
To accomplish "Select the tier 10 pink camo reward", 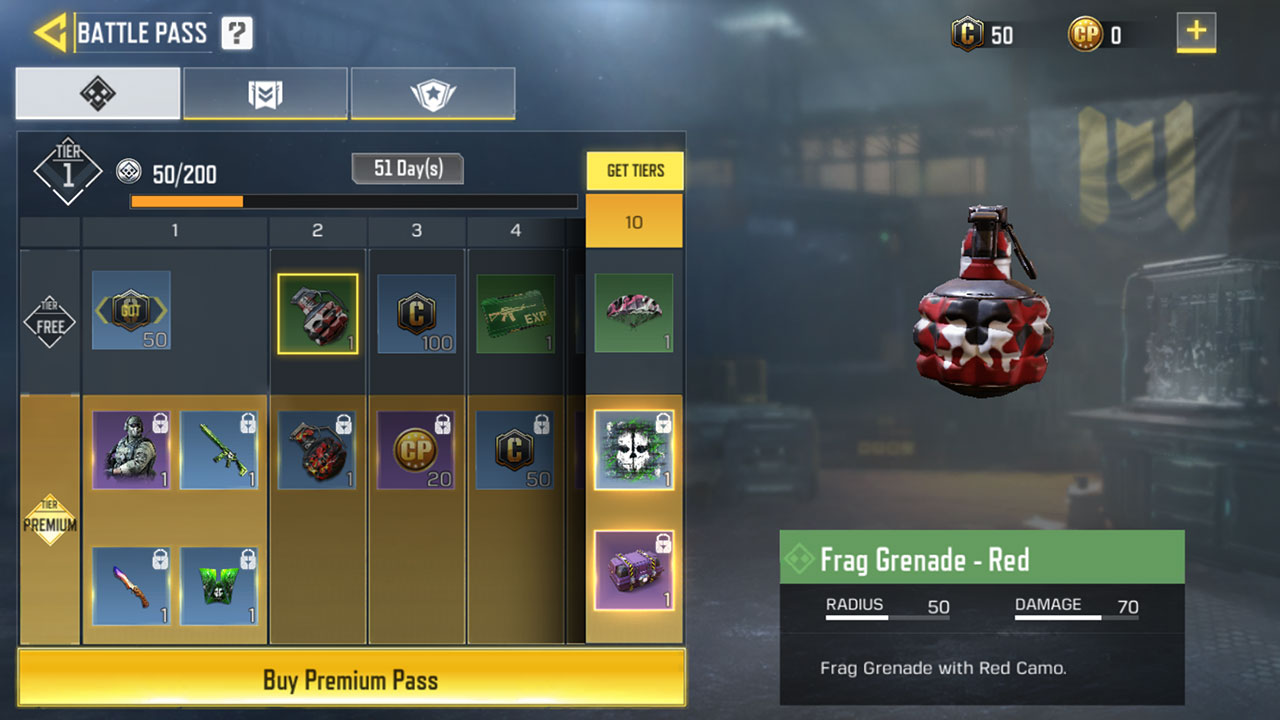I will click(x=634, y=313).
